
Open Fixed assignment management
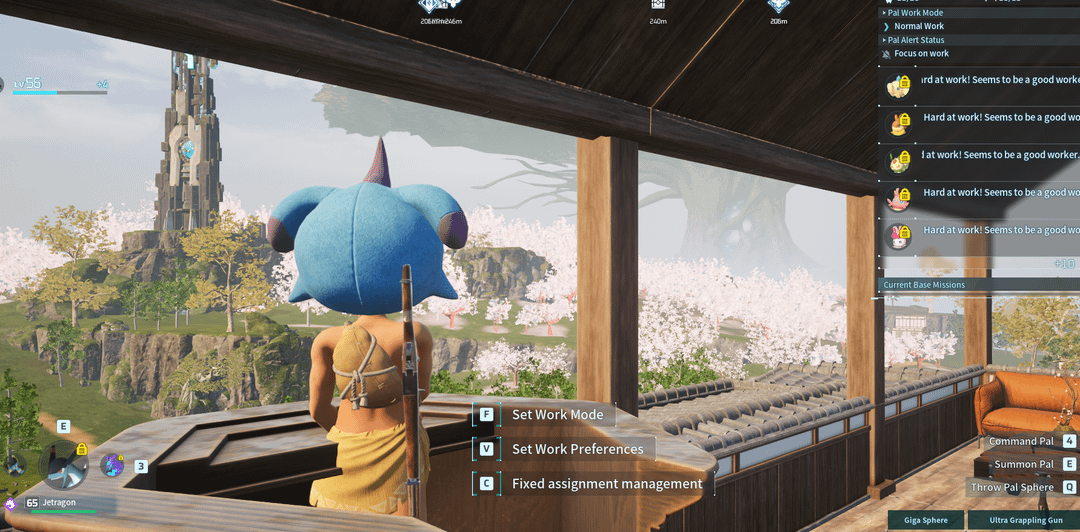606,484
